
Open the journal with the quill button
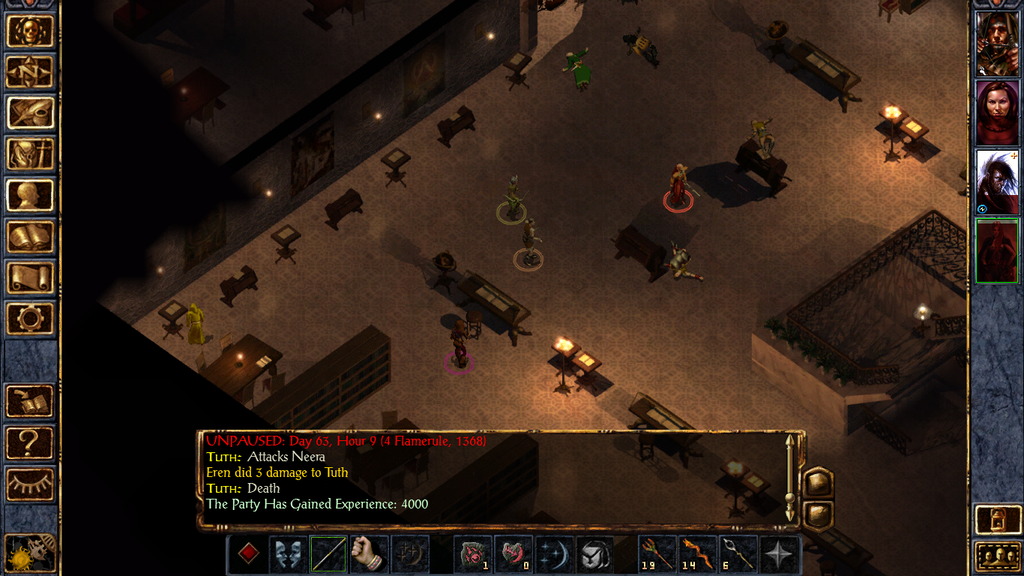30,112
